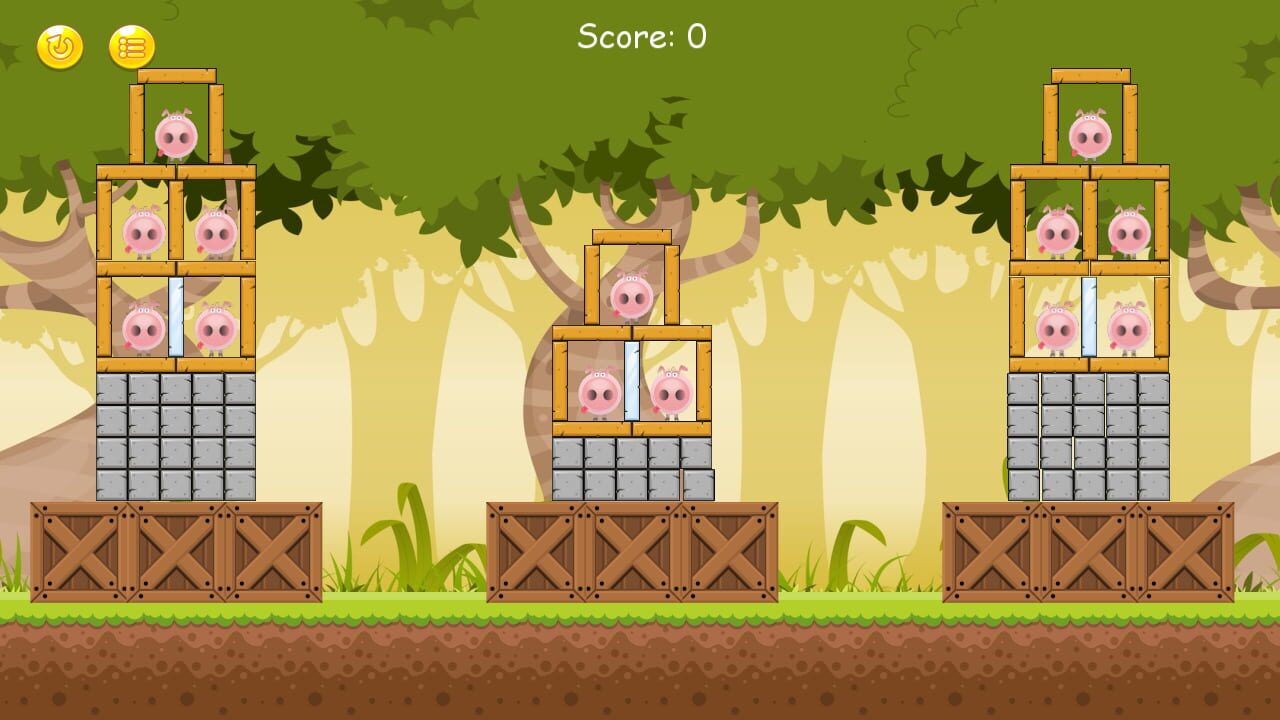Click the glass pane in the left tower
This screenshot has height=720, width=1280.
(175, 320)
